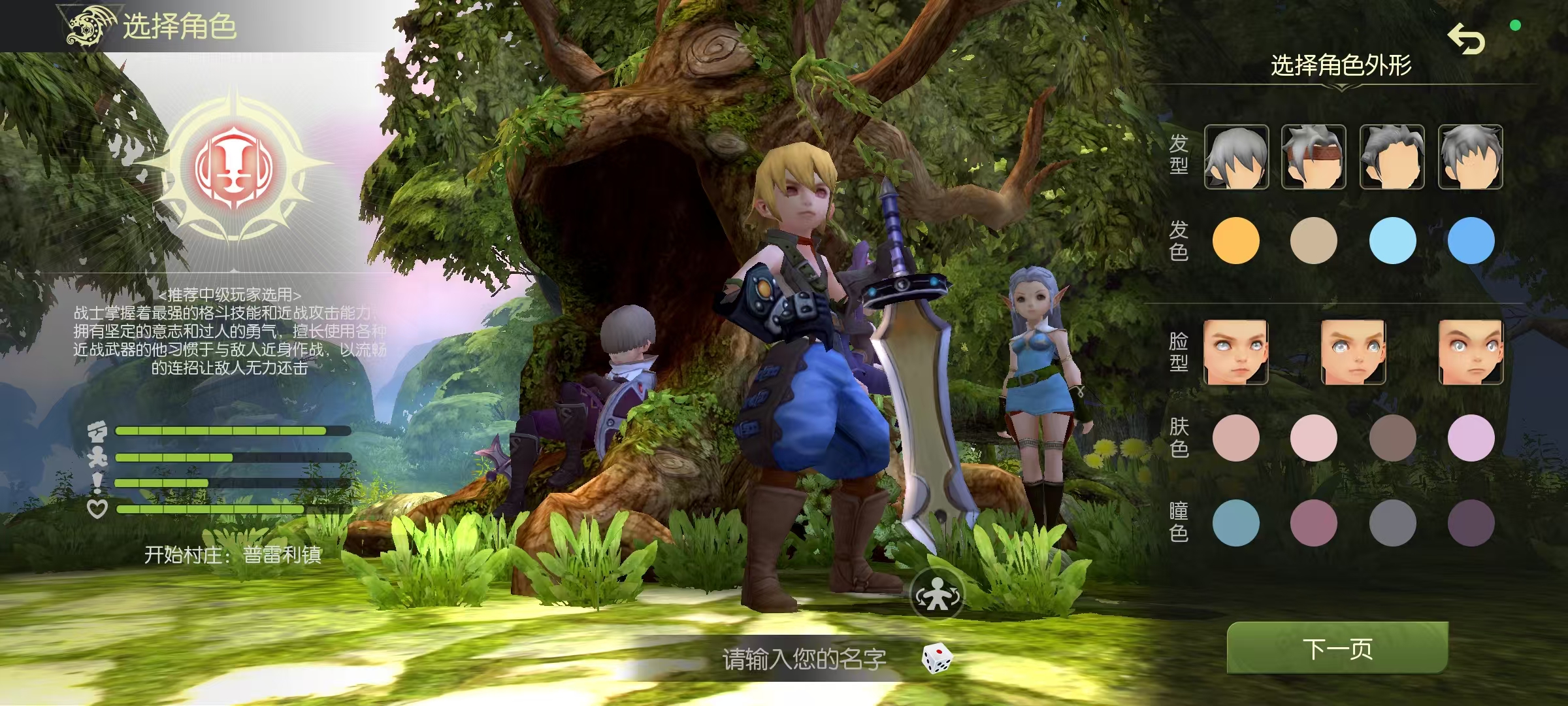Pick the brown skin tone swatch
The width and height of the screenshot is (1568, 706).
coord(1392,438)
